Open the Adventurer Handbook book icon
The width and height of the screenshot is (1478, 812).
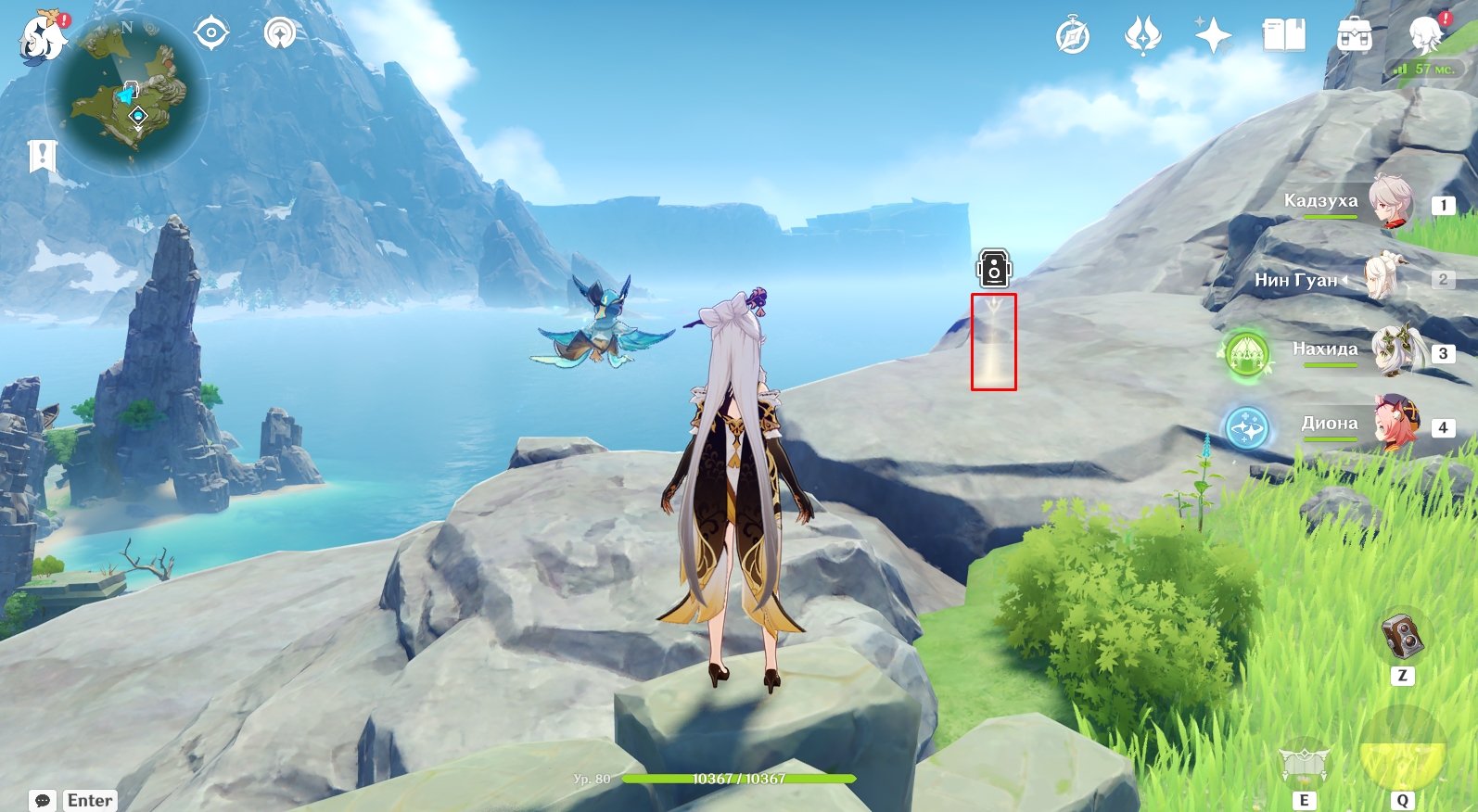pos(1284,36)
